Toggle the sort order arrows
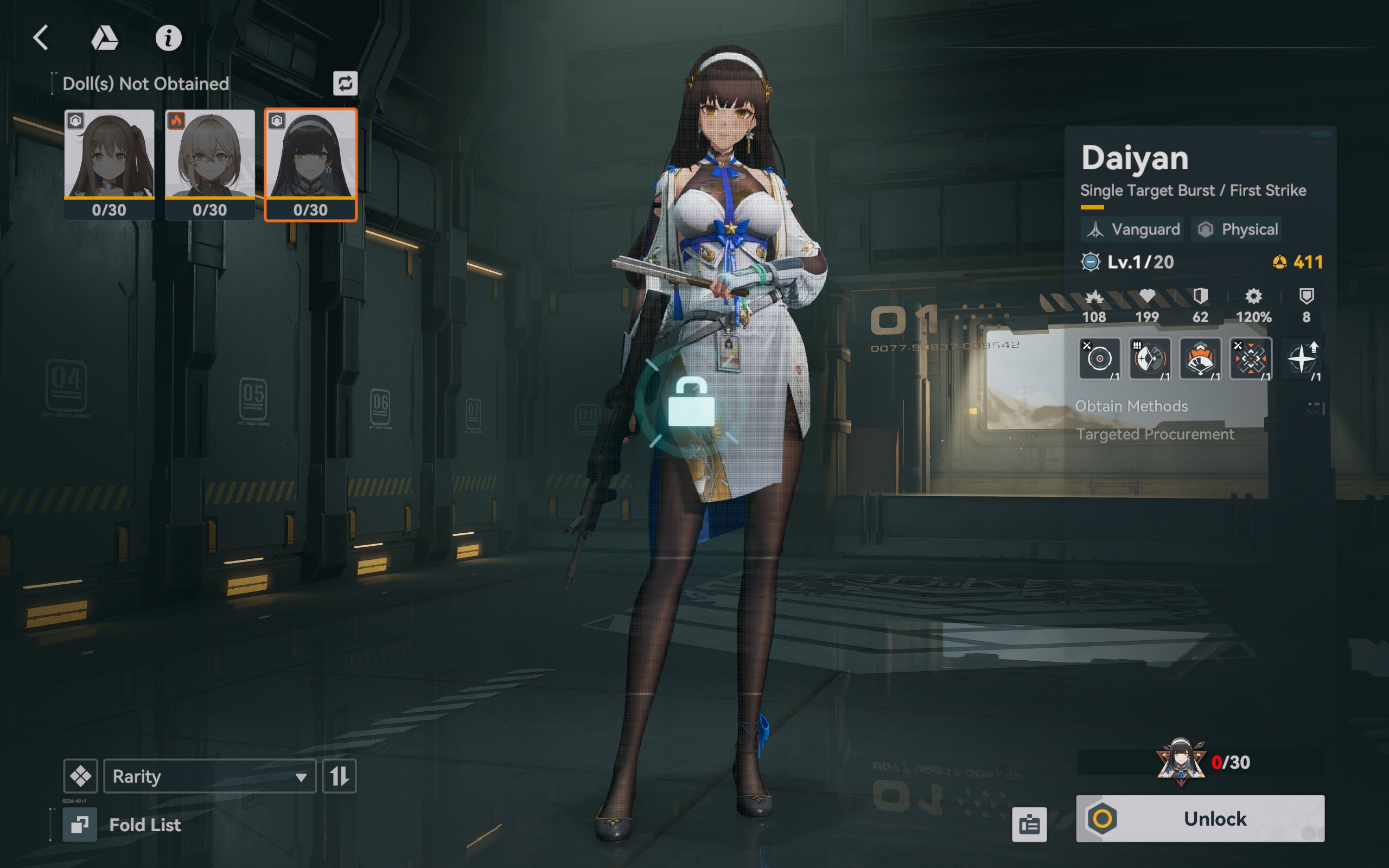Image resolution: width=1389 pixels, height=868 pixels. coord(339,776)
